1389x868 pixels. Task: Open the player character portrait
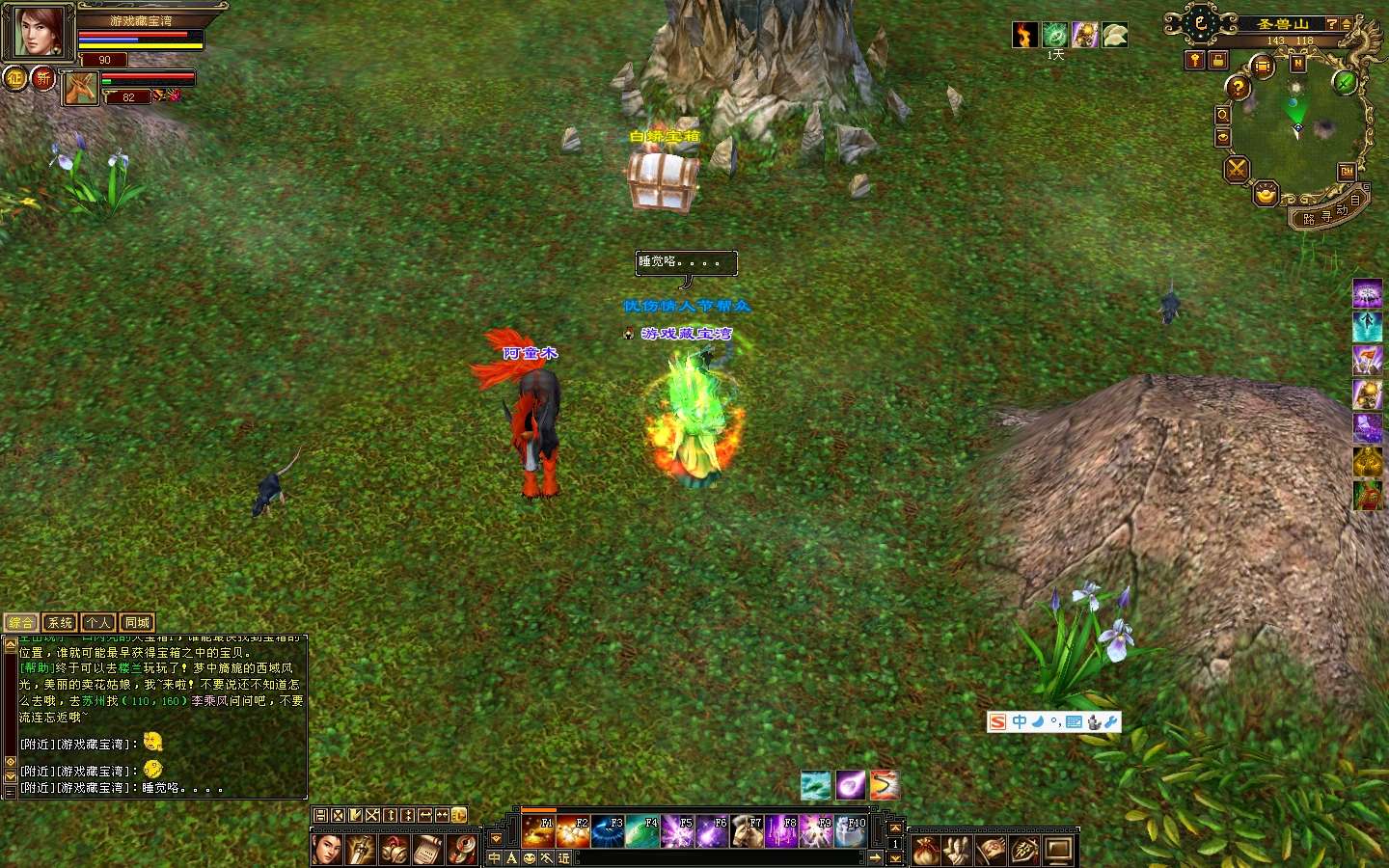(38, 33)
